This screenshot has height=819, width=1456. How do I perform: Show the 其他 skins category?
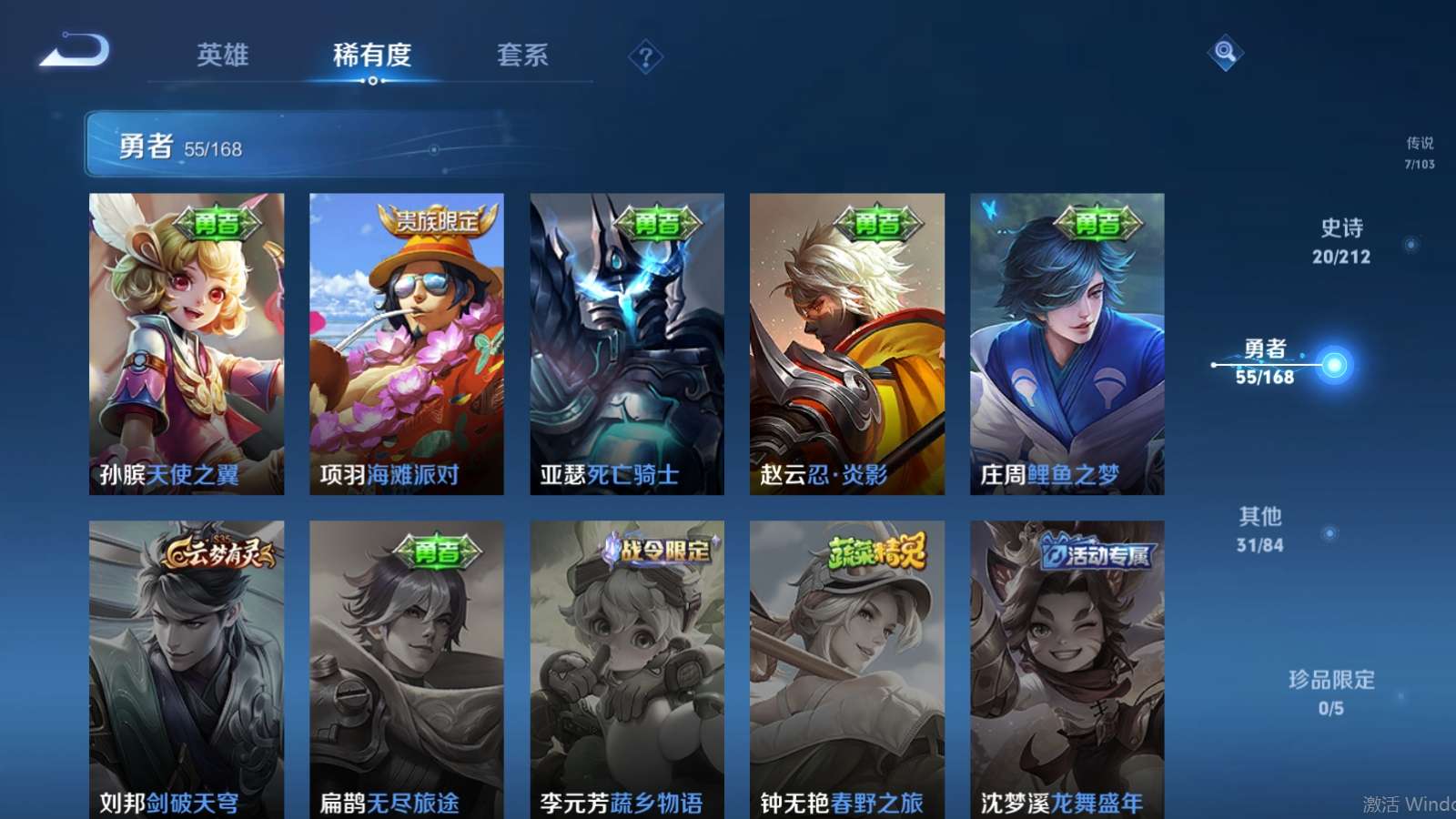[1260, 530]
